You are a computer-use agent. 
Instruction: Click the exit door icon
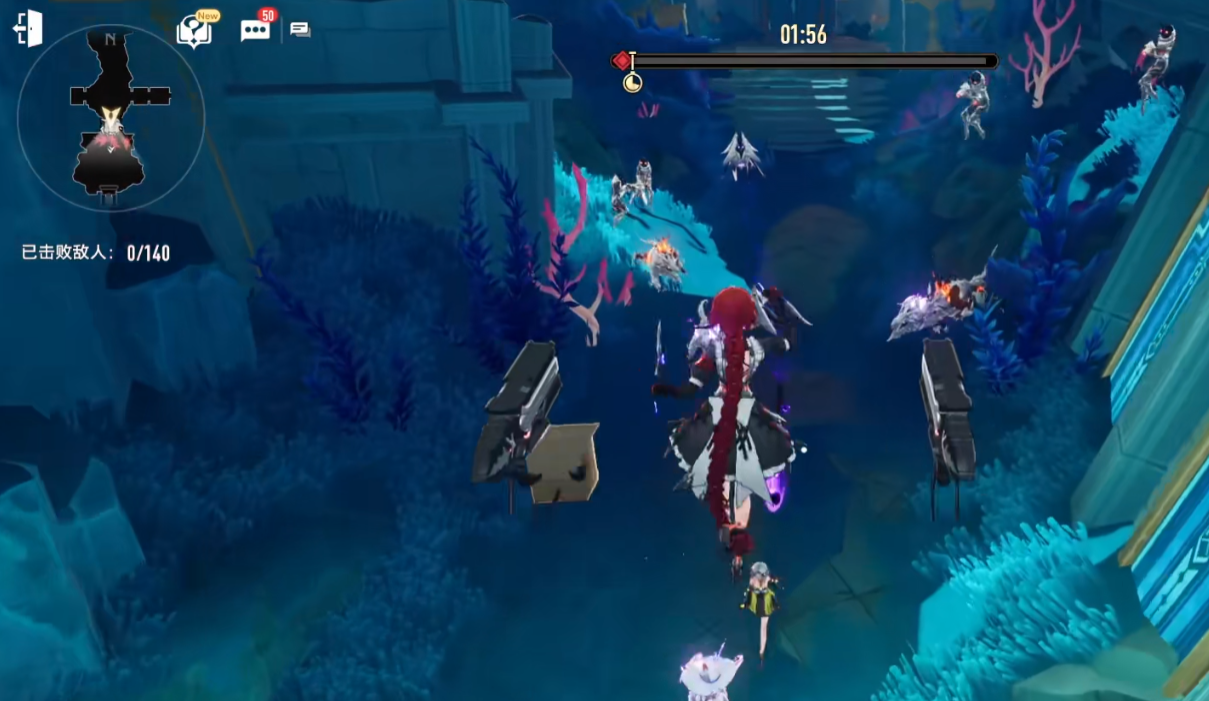(28, 29)
